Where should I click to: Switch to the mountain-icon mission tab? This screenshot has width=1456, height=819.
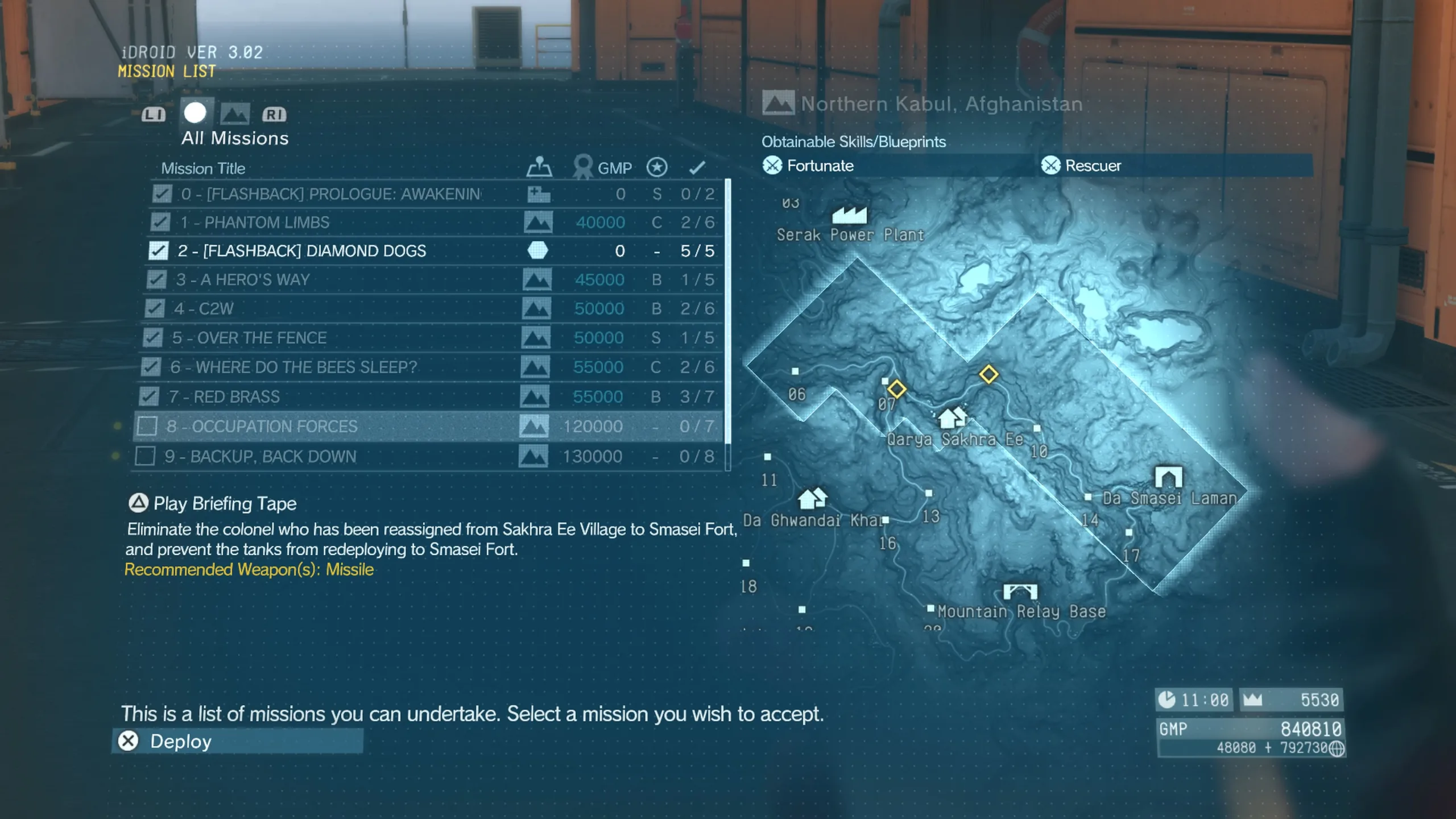(x=235, y=114)
